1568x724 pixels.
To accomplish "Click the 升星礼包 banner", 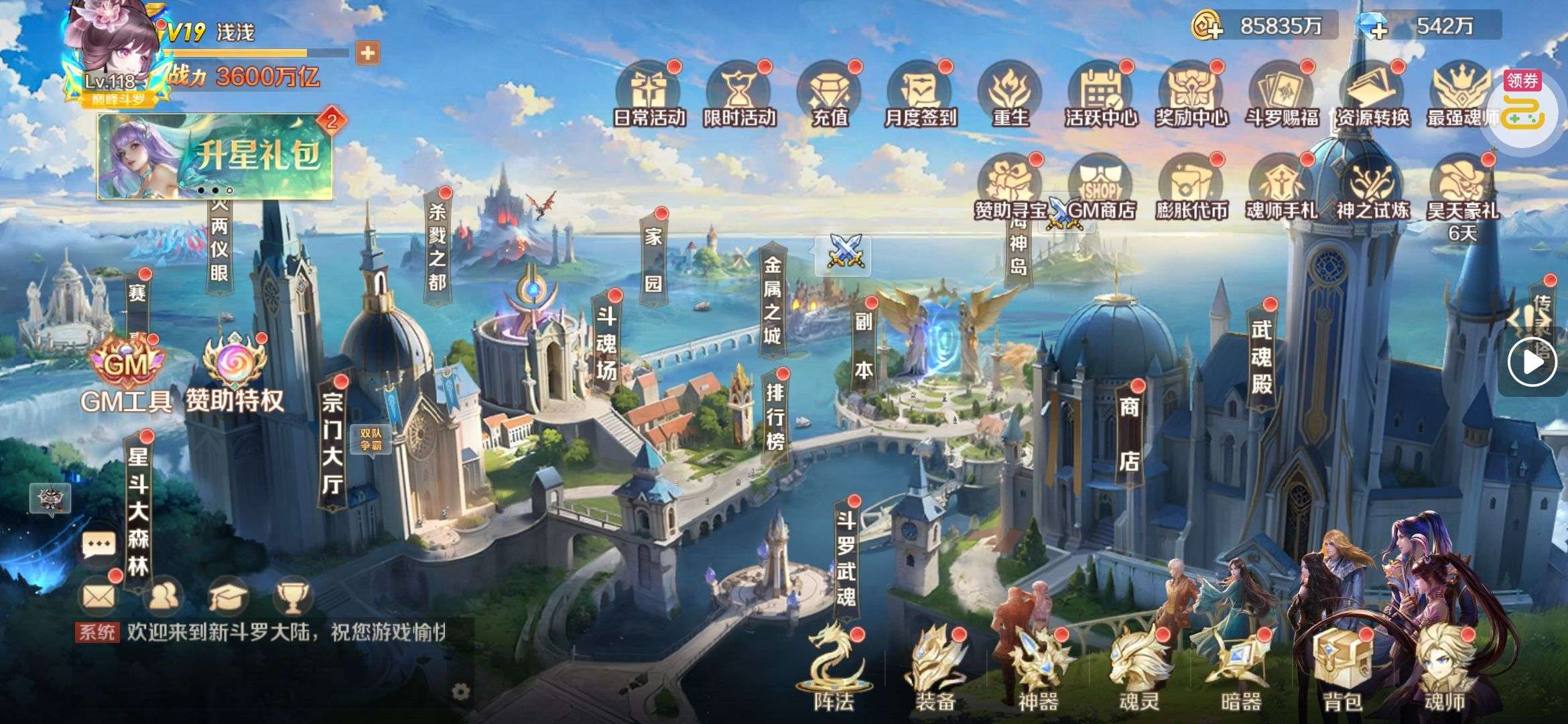I will pos(216,156).
